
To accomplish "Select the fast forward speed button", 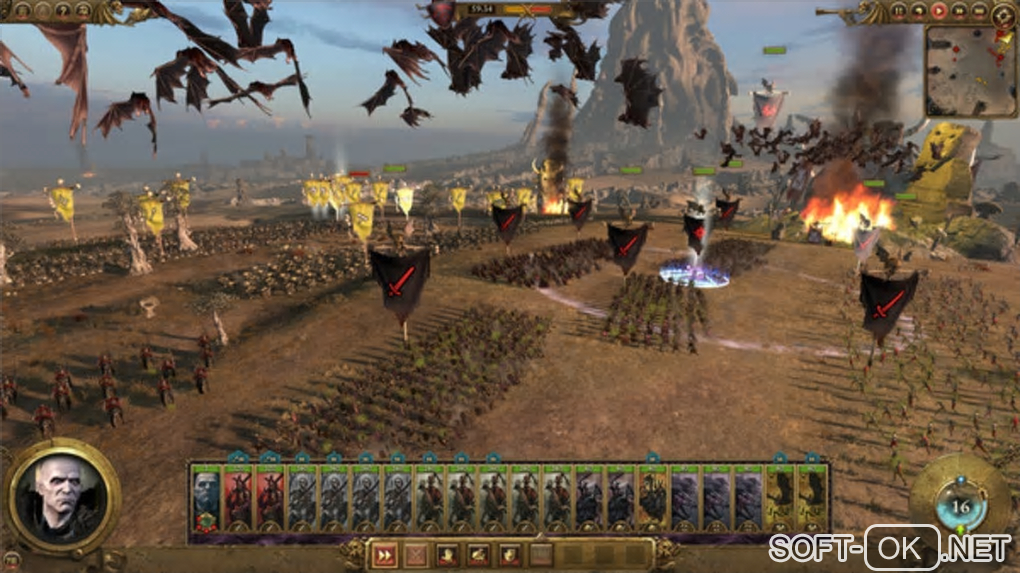I will (x=957, y=12).
